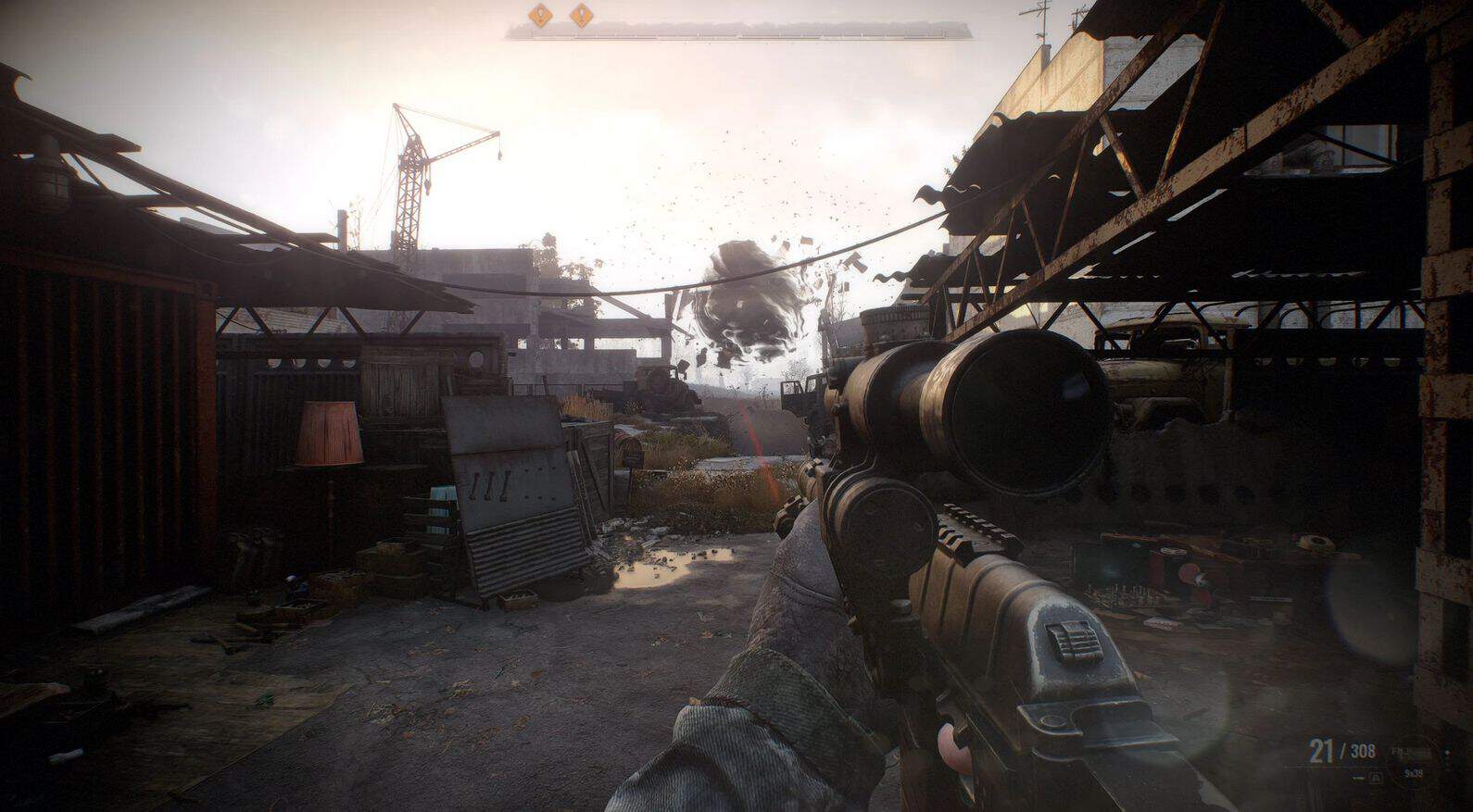Select the 9x39 ammo type indicator
This screenshot has height=812, width=1473.
1413,772
